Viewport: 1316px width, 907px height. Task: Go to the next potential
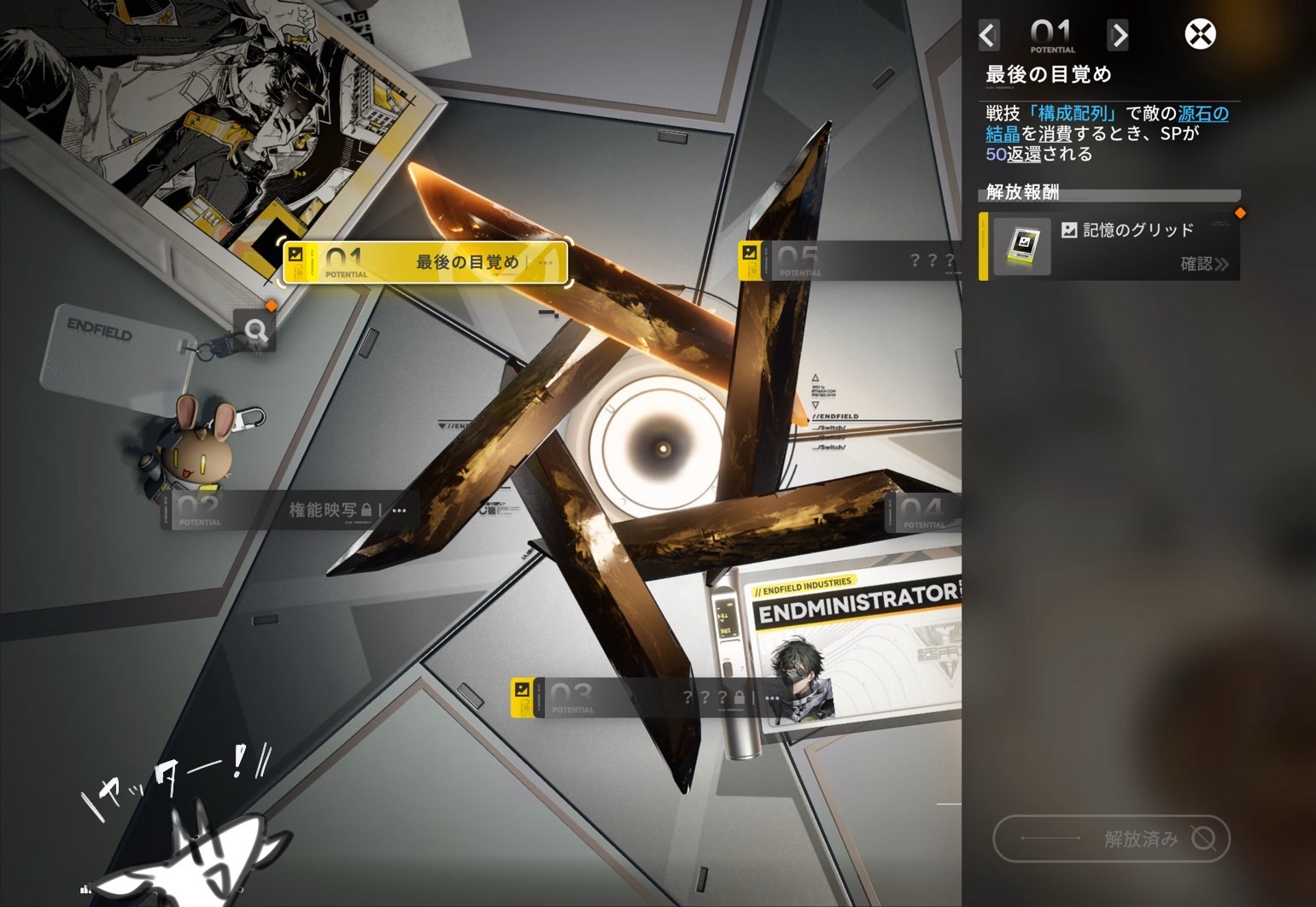pyautogui.click(x=1118, y=35)
